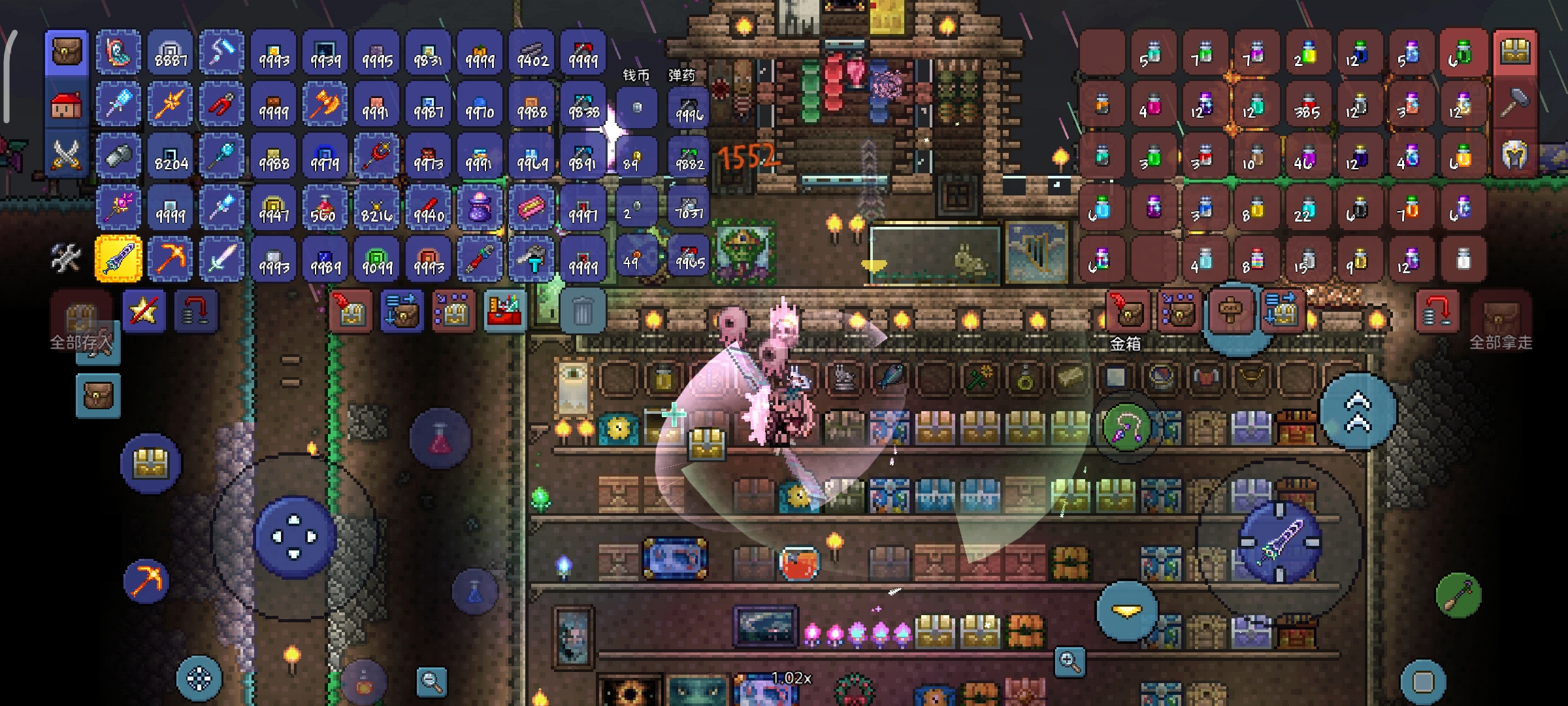This screenshot has height=706, width=1568.
Task: Use the blue mana potion quick button
Action: 475,591
